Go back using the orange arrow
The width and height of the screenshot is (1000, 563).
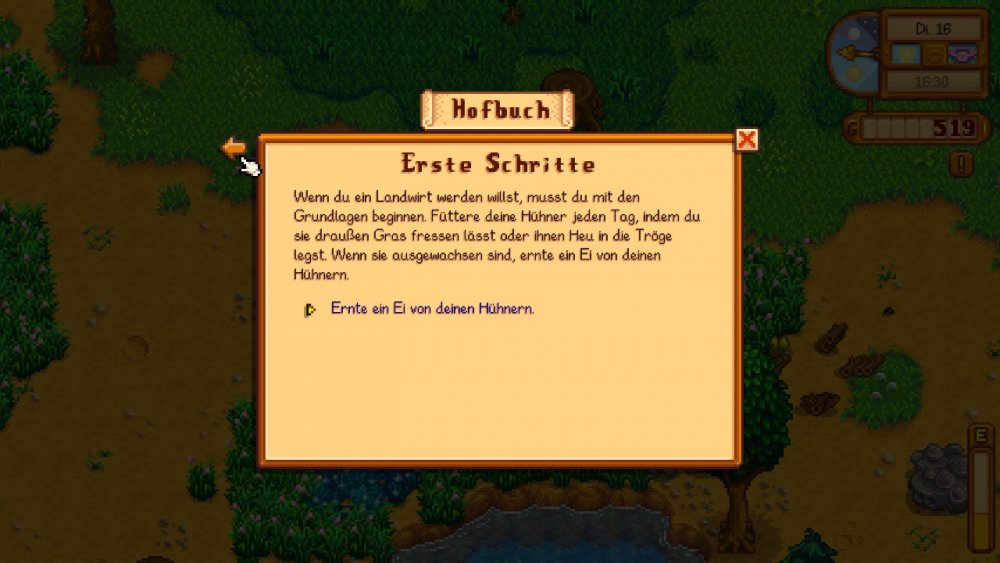coord(233,148)
